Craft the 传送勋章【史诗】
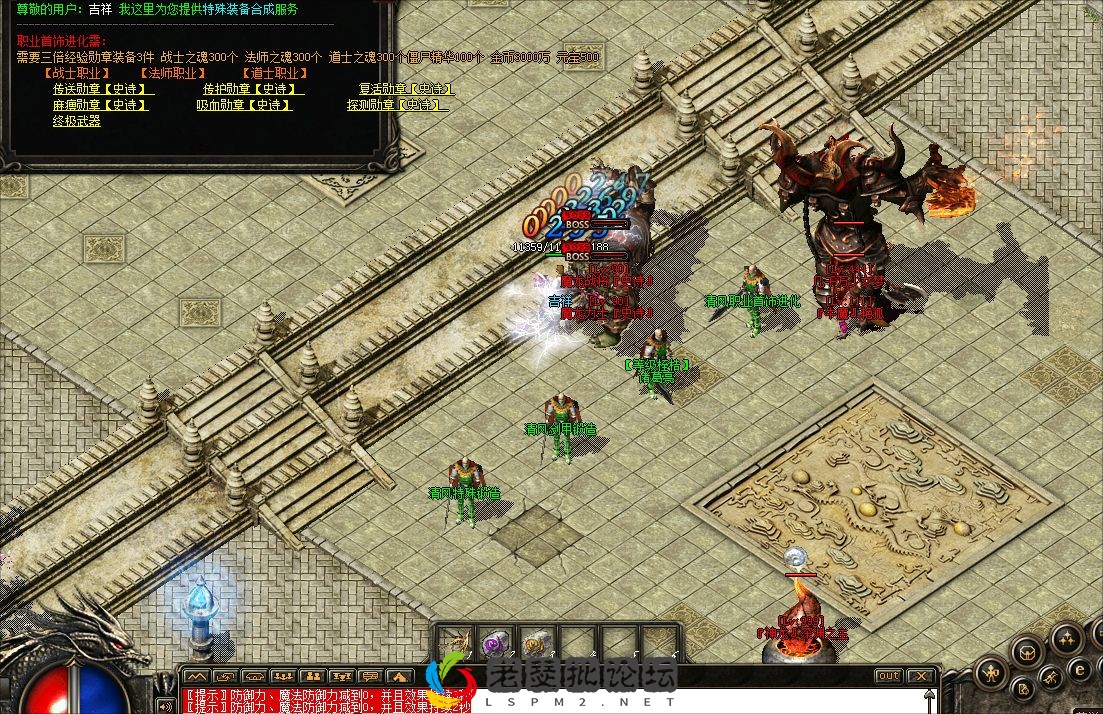Image resolution: width=1103 pixels, height=714 pixels. pos(100,89)
